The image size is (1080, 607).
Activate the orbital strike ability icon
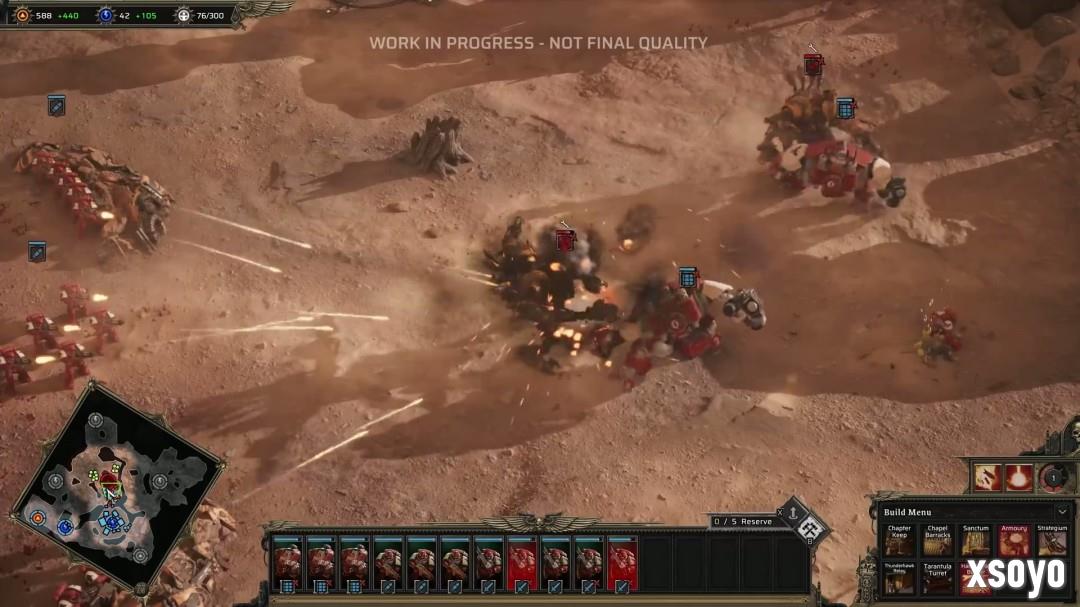tap(988, 477)
